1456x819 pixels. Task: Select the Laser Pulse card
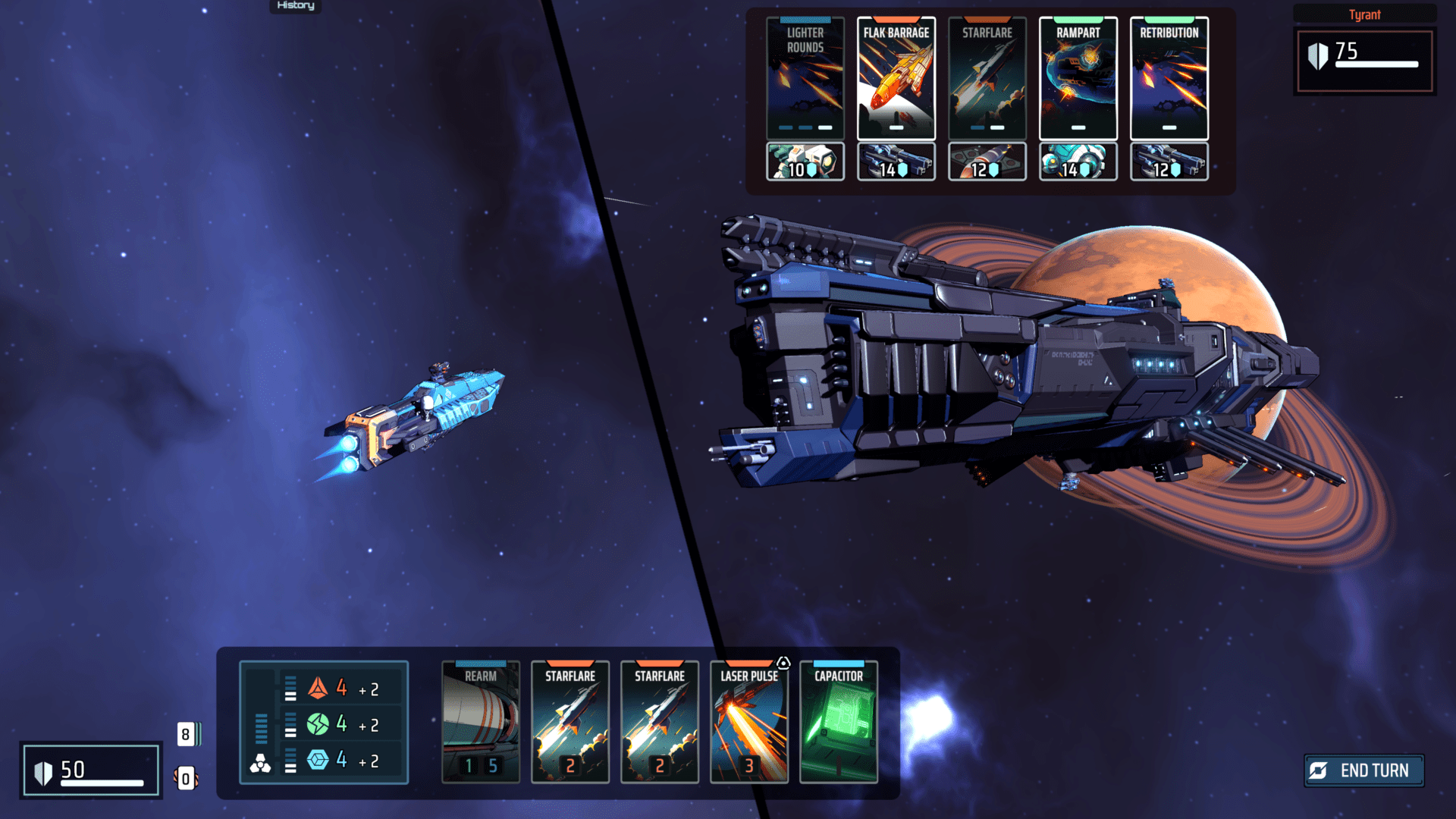pyautogui.click(x=748, y=722)
